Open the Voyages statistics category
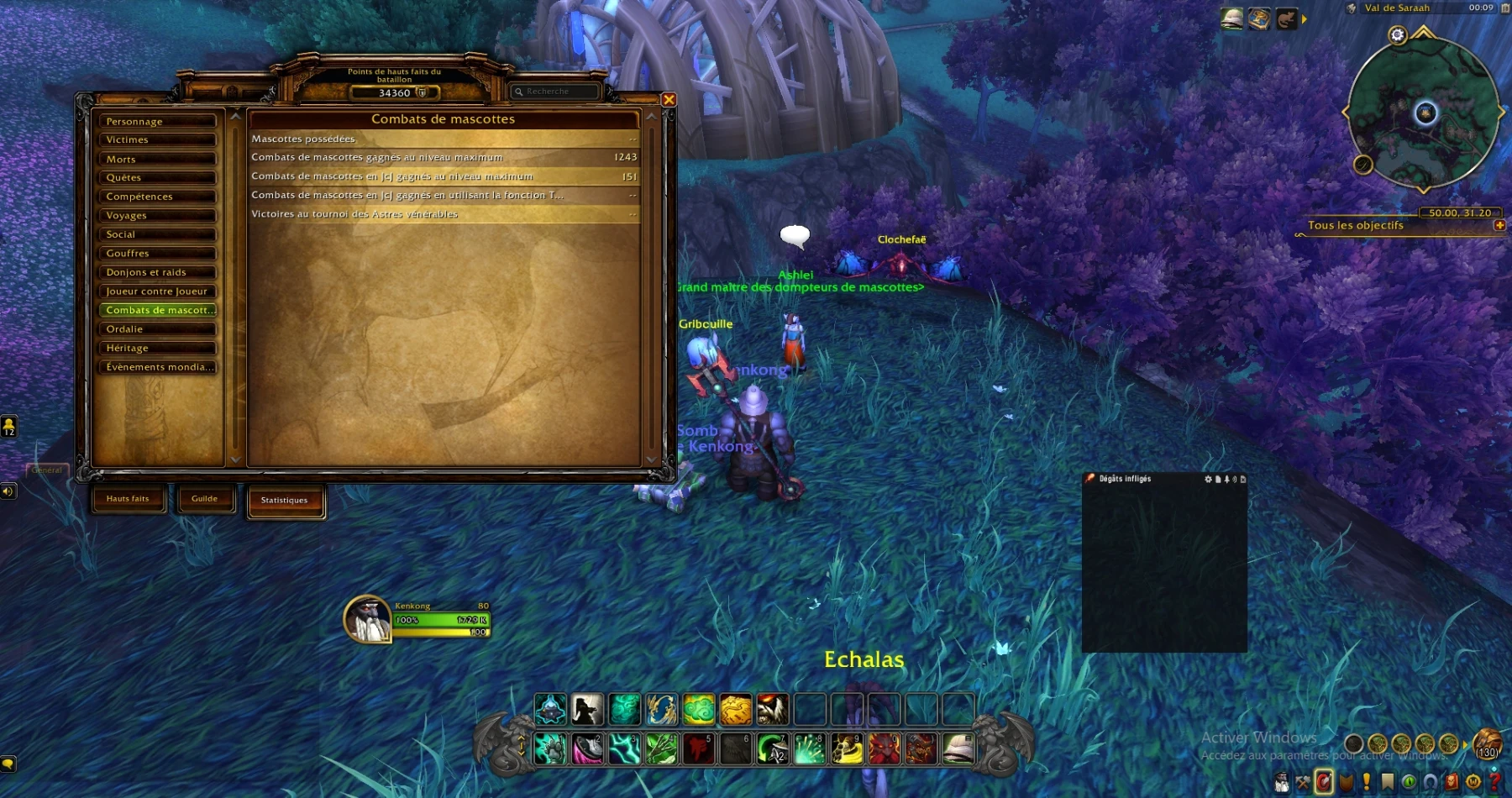Screen dimensions: 1512x798 pos(157,215)
